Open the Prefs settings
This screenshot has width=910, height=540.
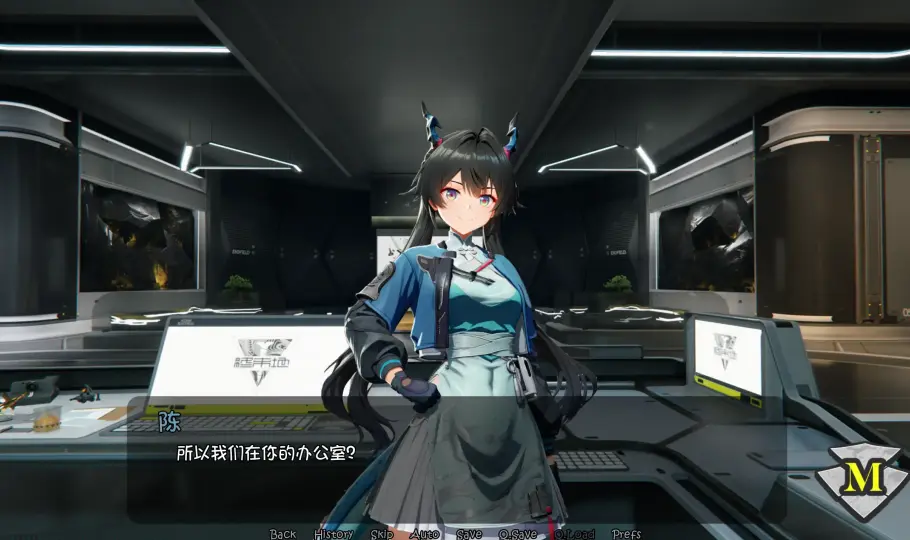[627, 534]
